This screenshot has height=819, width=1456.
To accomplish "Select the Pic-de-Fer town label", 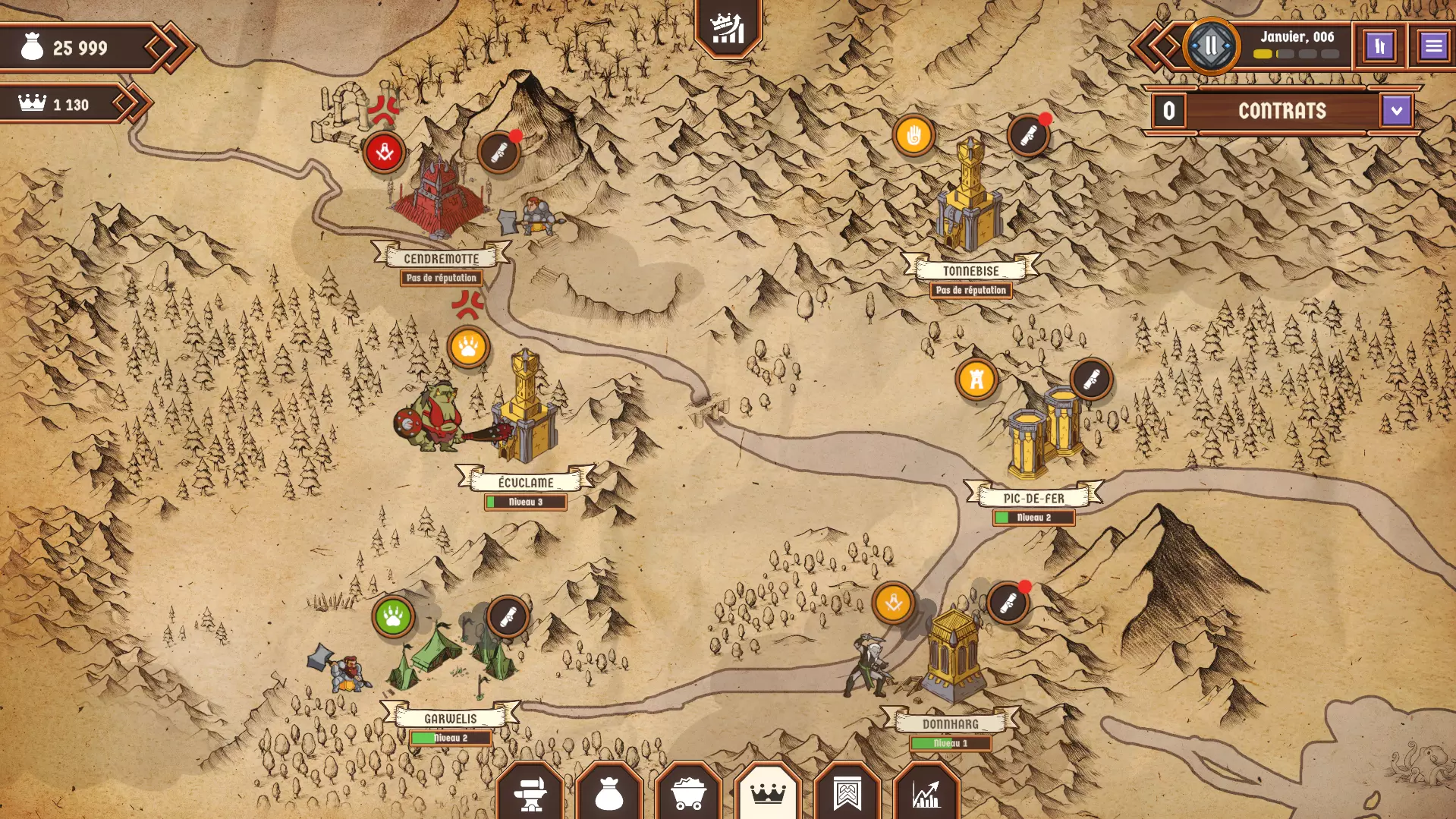I will [1033, 498].
